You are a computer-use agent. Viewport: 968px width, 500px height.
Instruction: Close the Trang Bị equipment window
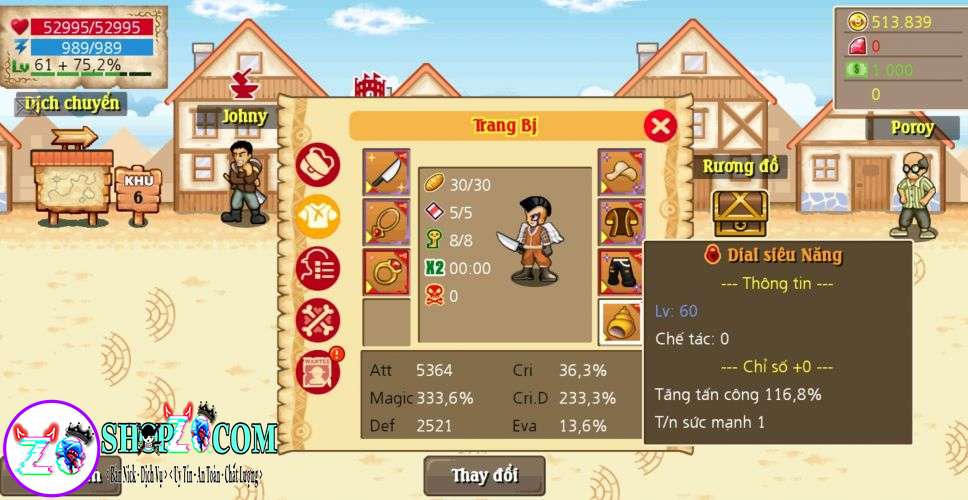click(660, 125)
